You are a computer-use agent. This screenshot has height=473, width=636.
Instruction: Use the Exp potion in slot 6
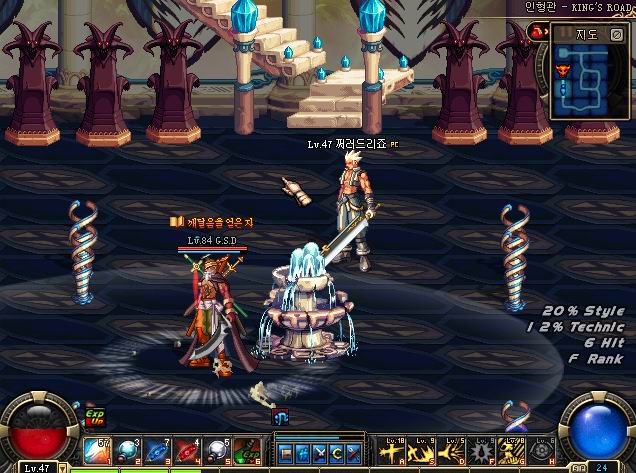pos(247,452)
